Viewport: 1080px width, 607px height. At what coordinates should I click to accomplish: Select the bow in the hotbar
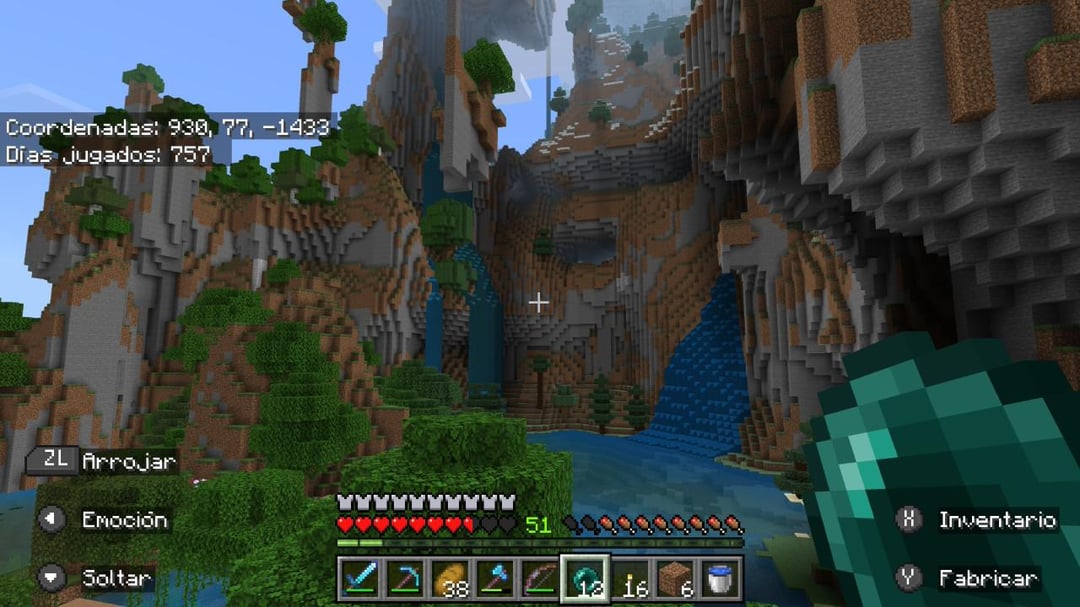coord(539,578)
